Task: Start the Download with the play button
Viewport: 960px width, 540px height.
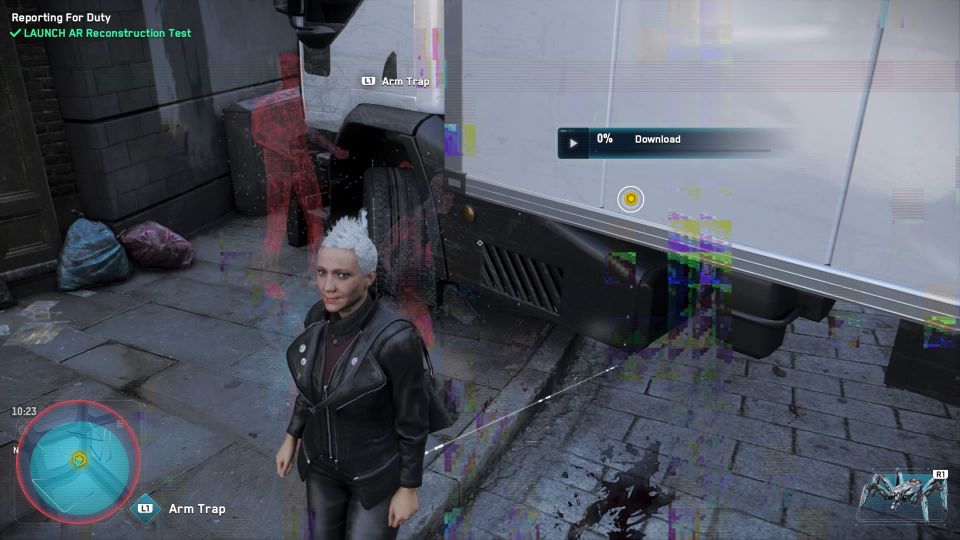Action: (573, 142)
